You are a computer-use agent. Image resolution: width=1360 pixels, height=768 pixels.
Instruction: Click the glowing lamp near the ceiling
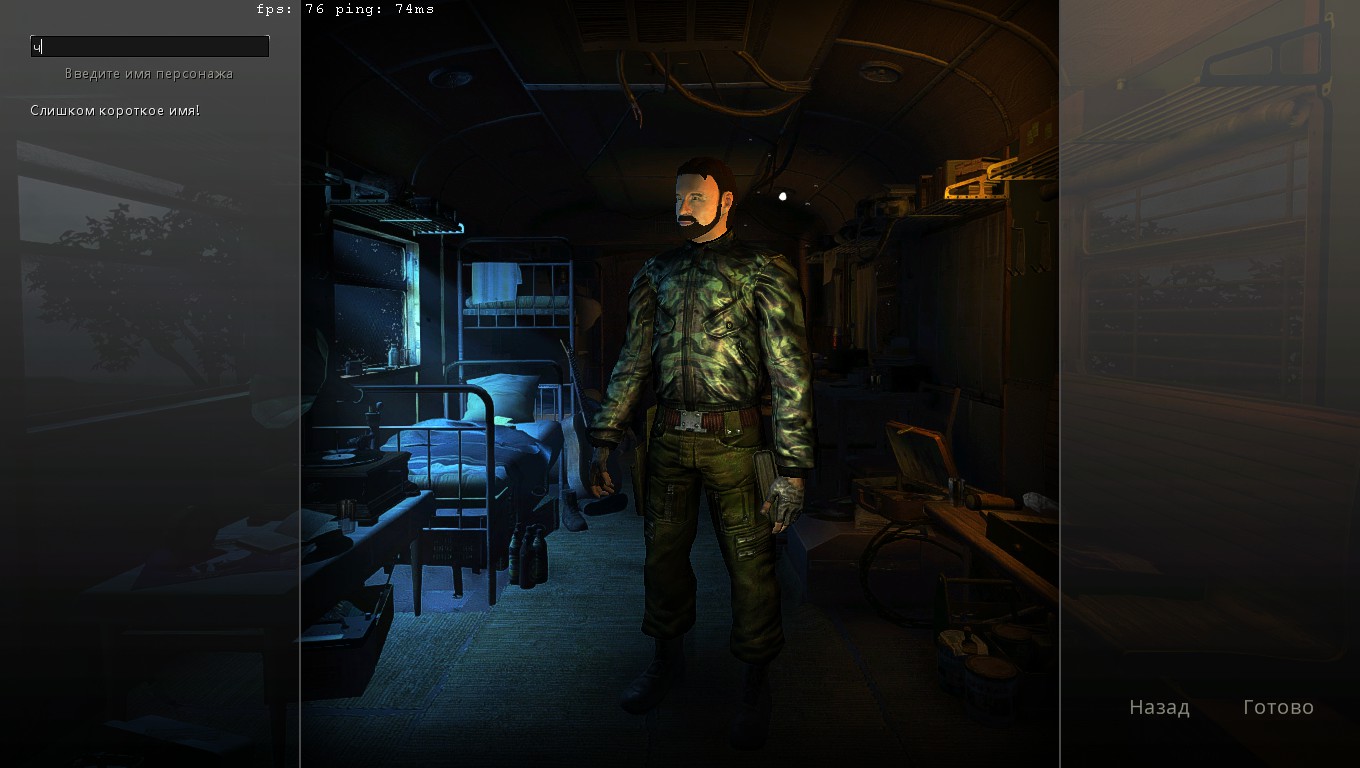784,196
